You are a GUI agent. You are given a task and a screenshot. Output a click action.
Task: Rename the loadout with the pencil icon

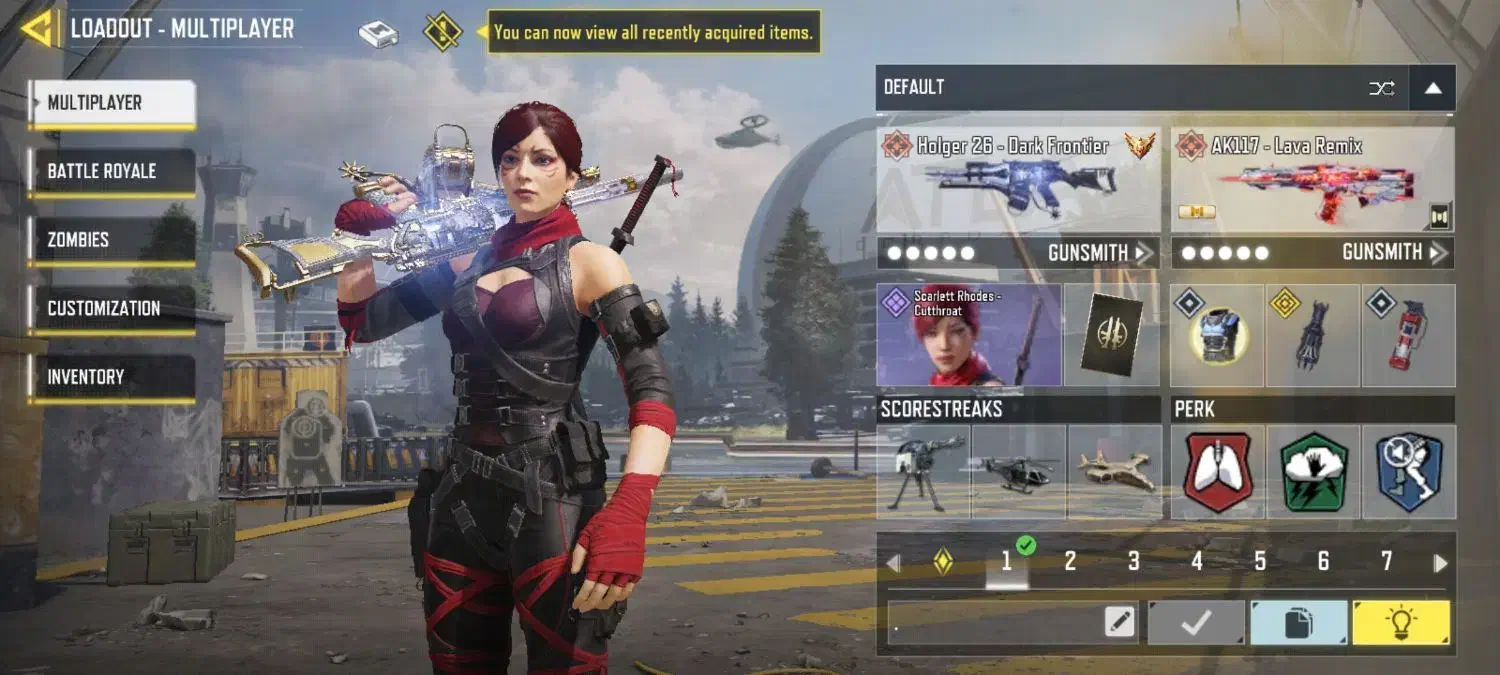[1121, 623]
